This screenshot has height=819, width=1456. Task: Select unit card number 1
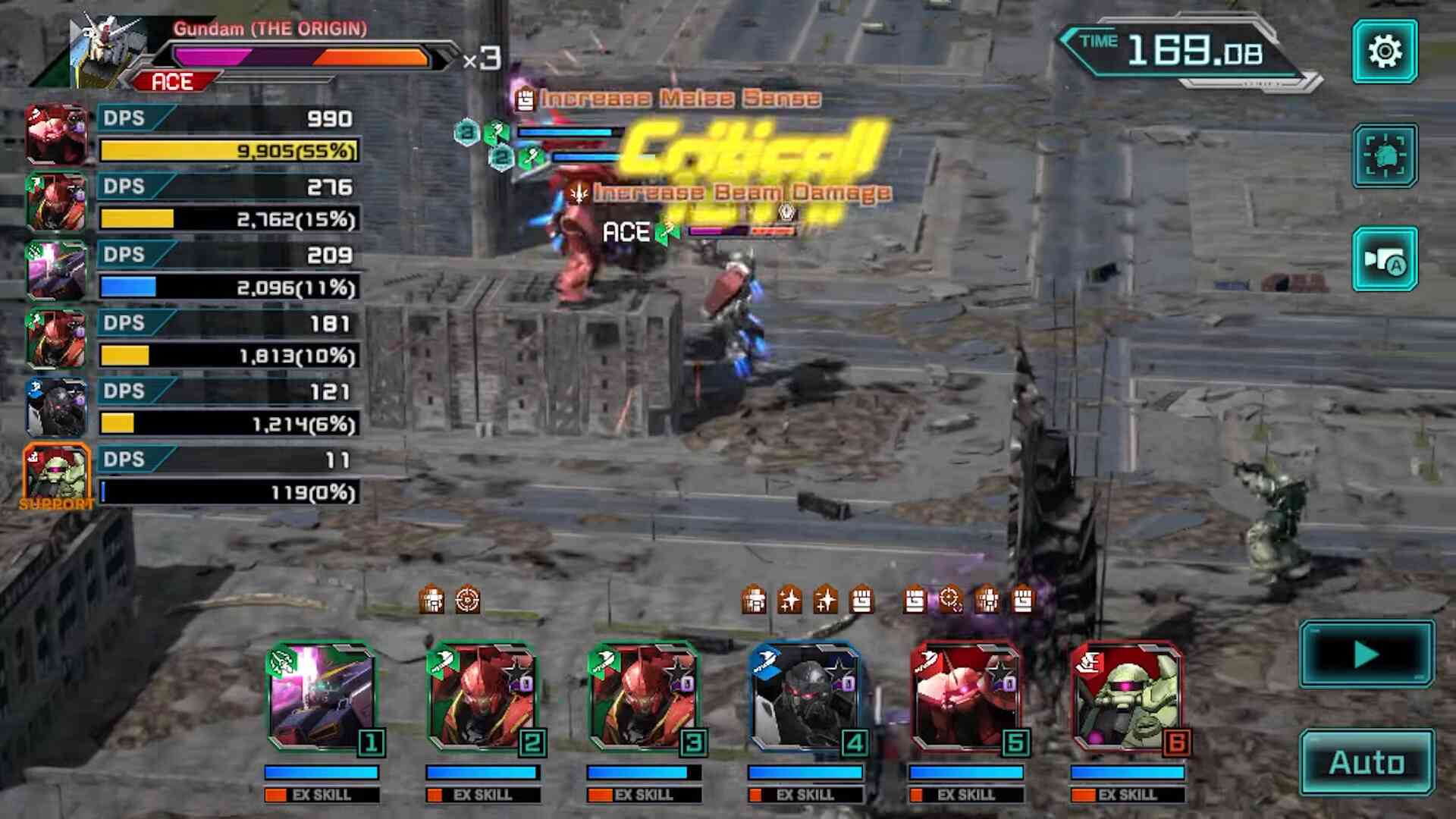coord(323,698)
